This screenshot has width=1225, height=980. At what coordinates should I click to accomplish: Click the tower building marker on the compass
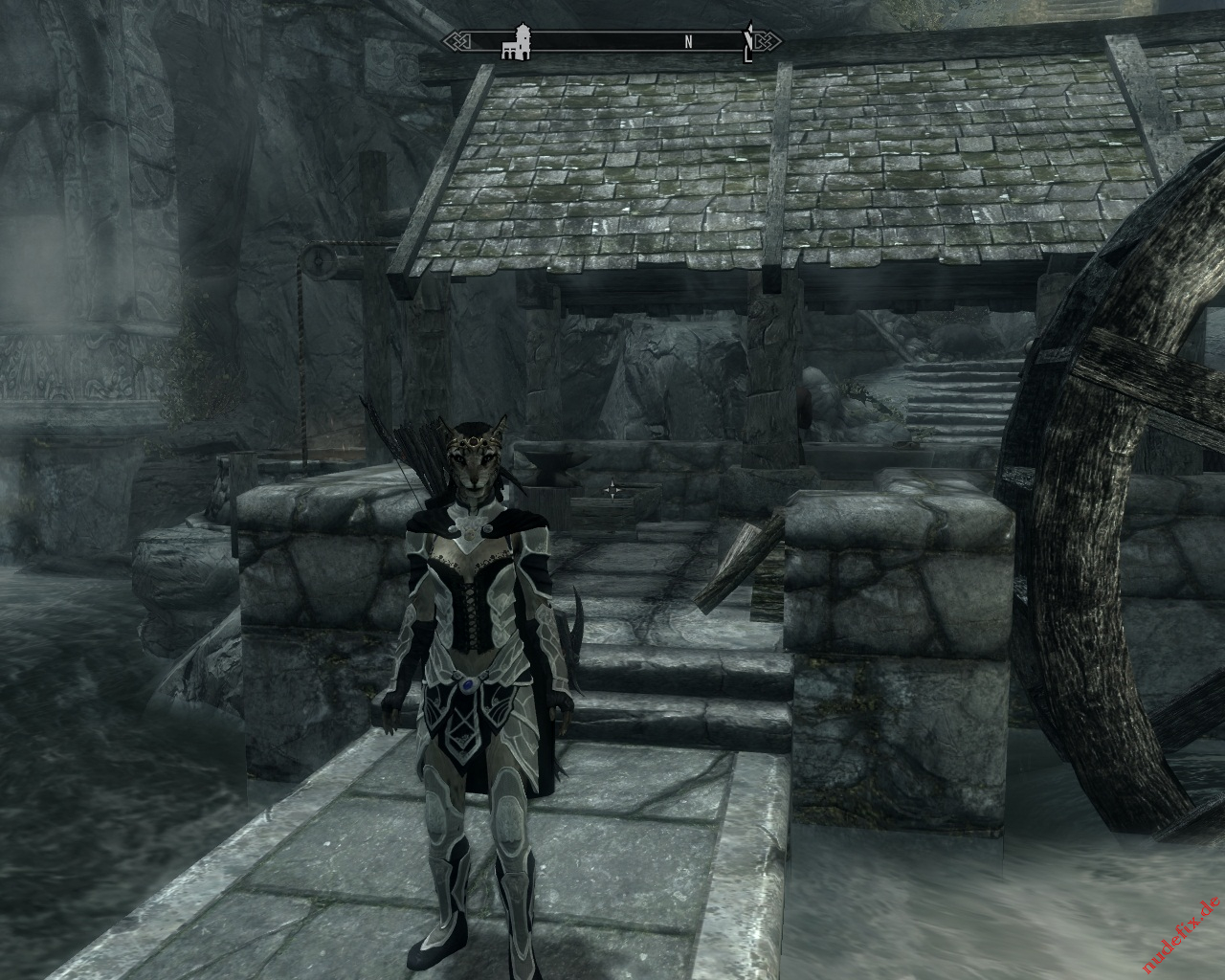point(517,44)
